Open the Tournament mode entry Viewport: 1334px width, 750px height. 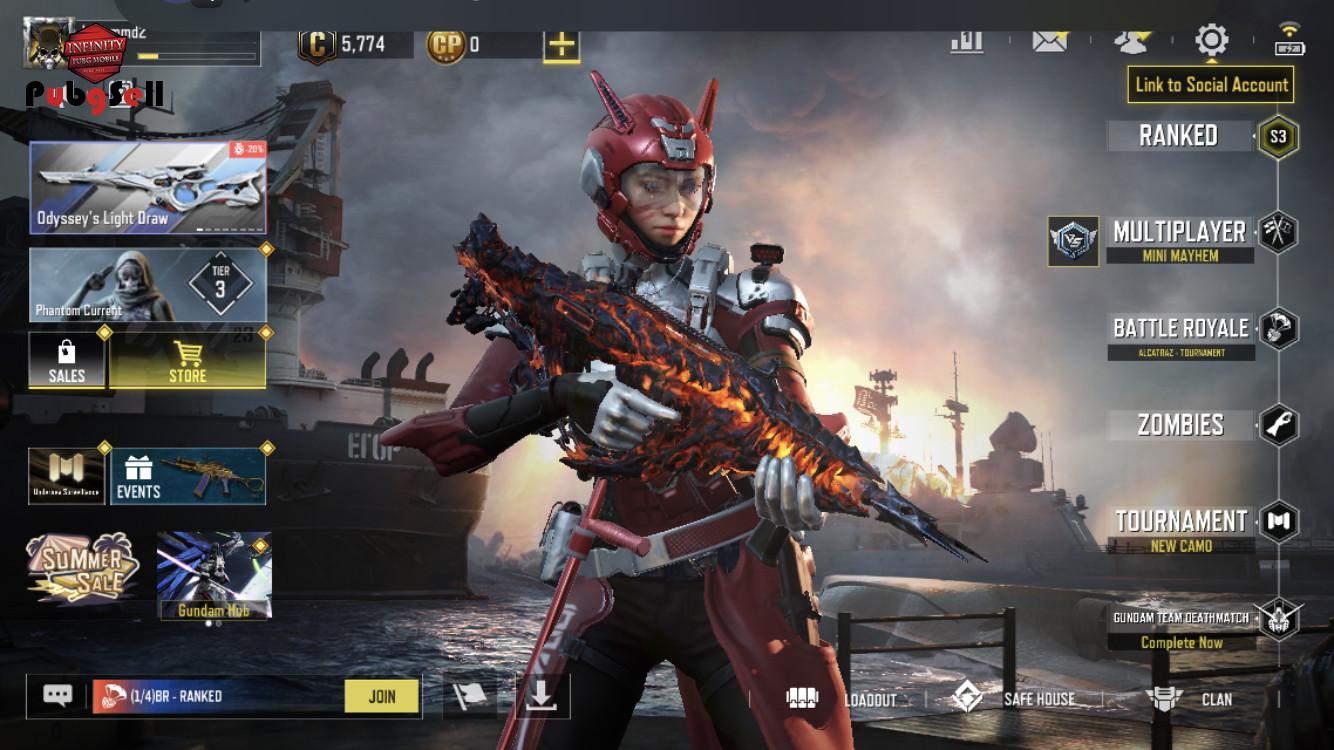(1181, 529)
